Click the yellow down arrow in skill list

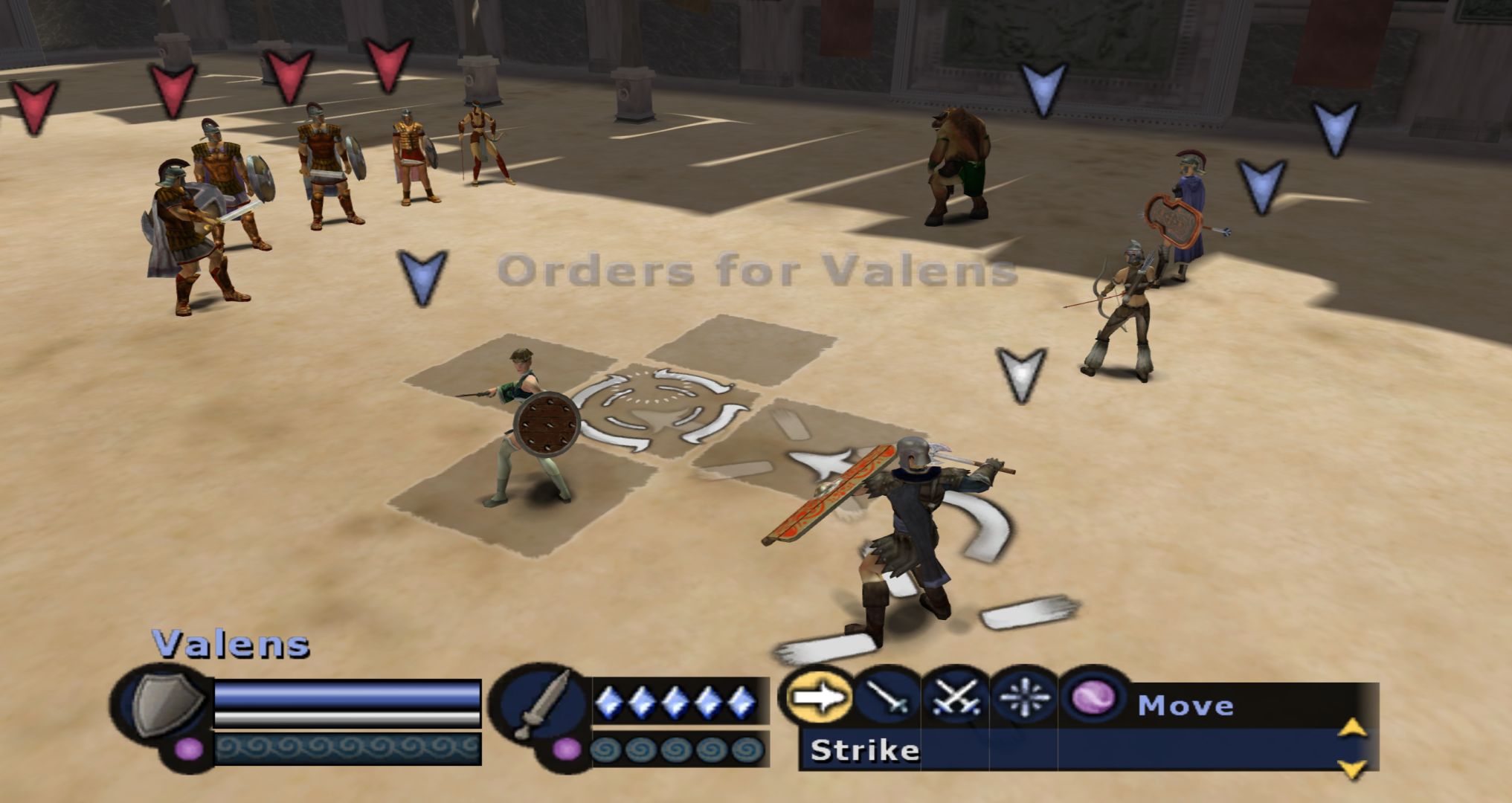[x=1352, y=768]
